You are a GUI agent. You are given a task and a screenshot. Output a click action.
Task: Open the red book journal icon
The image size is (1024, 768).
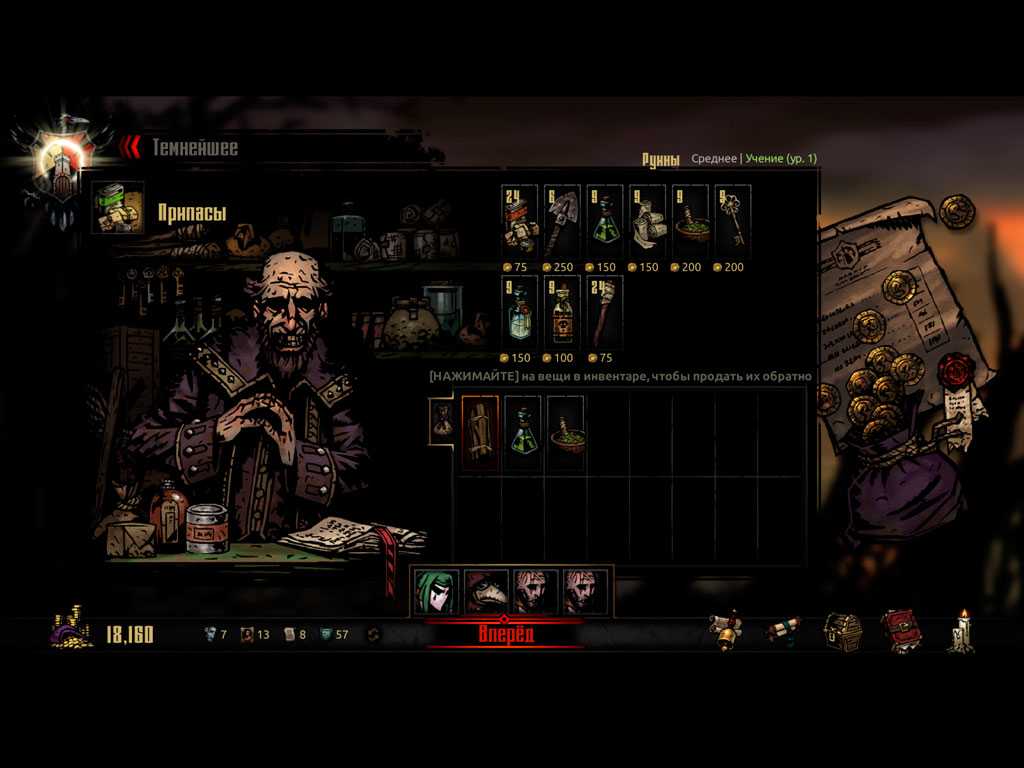(x=901, y=632)
